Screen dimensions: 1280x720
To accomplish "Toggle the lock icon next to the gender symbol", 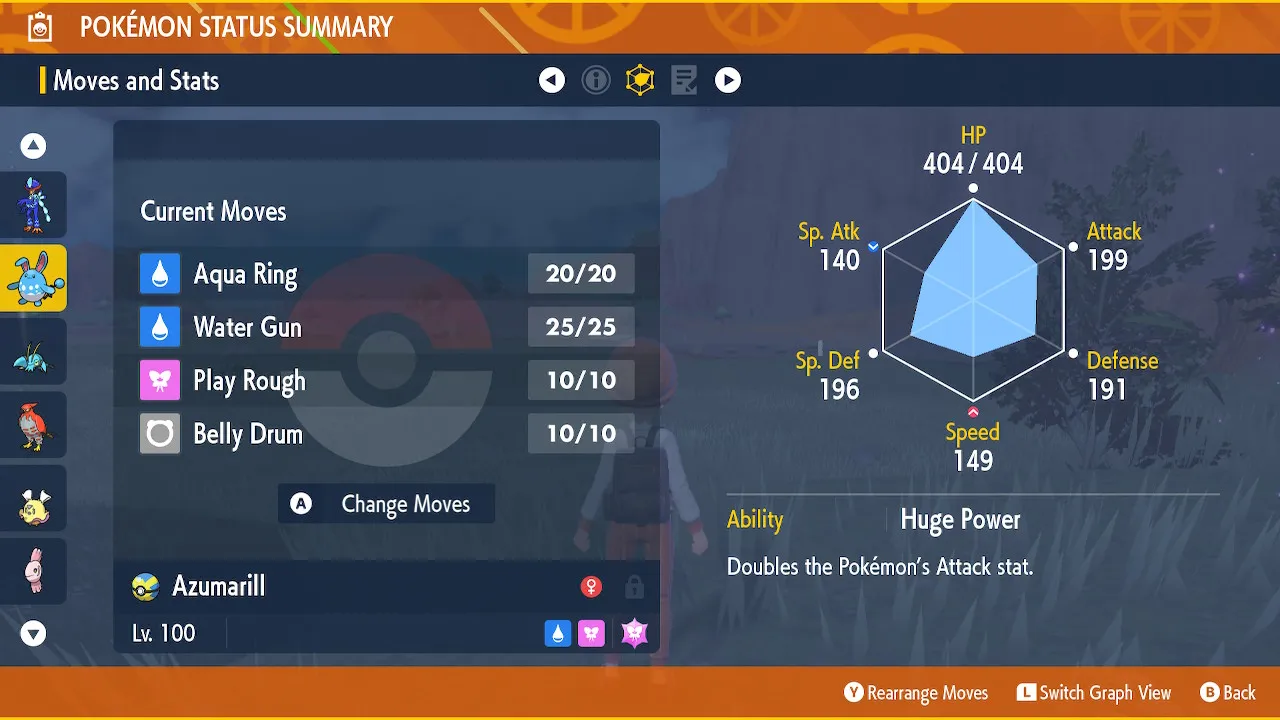I will tap(634, 588).
